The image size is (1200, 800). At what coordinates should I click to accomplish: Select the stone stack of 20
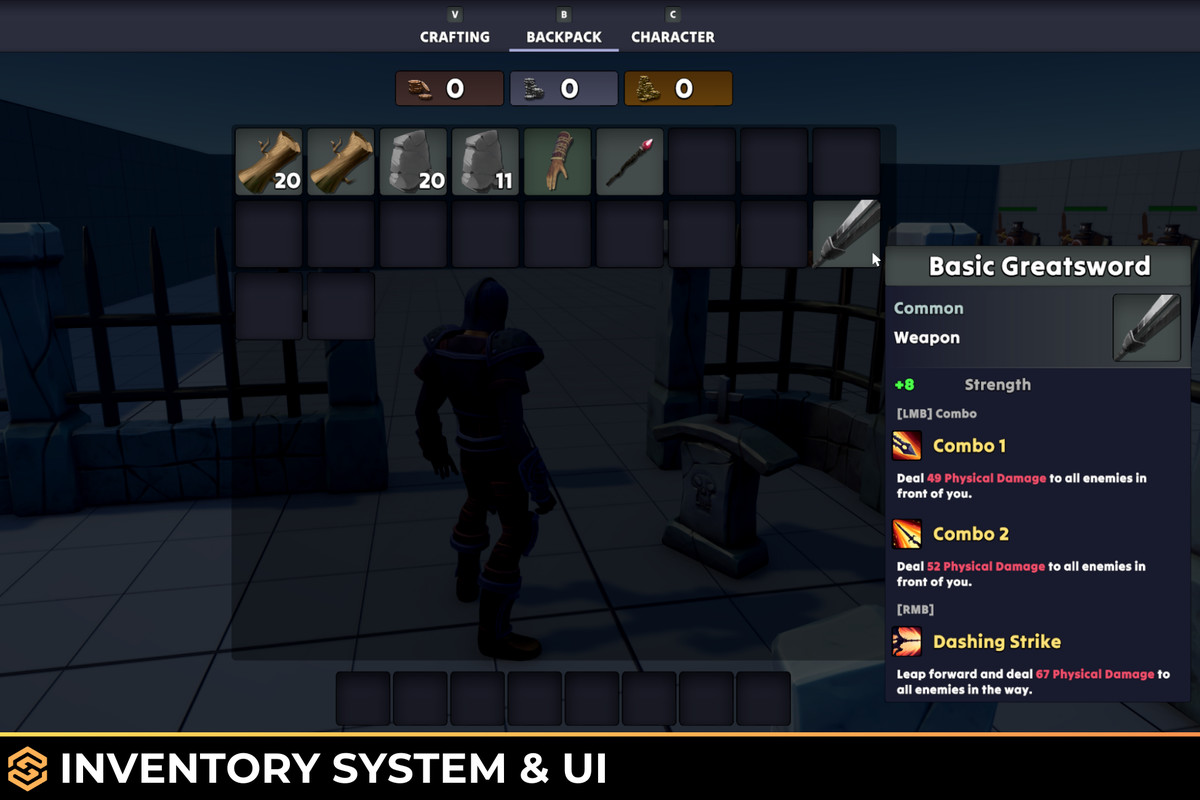(x=413, y=161)
